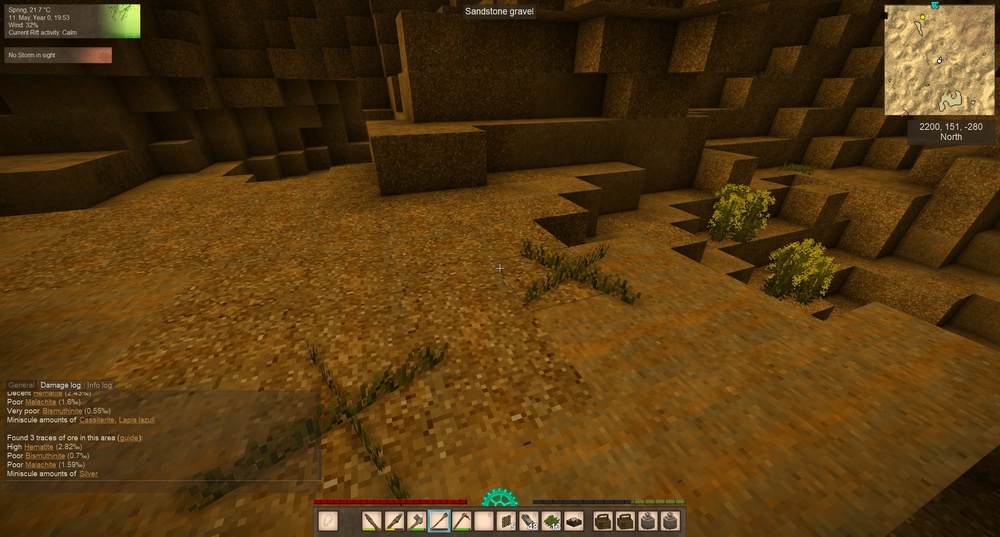Select the hotbar stack of 48

pyautogui.click(x=529, y=521)
